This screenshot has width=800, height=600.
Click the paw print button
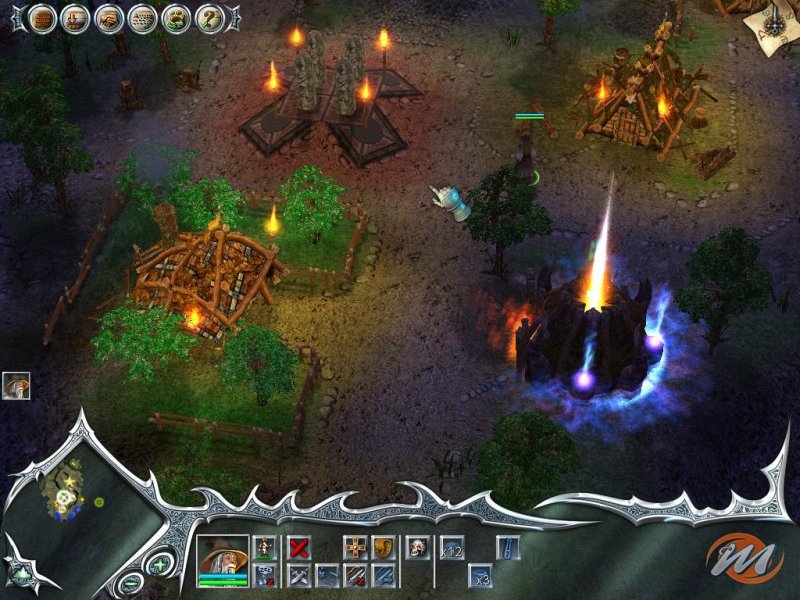(x=176, y=18)
